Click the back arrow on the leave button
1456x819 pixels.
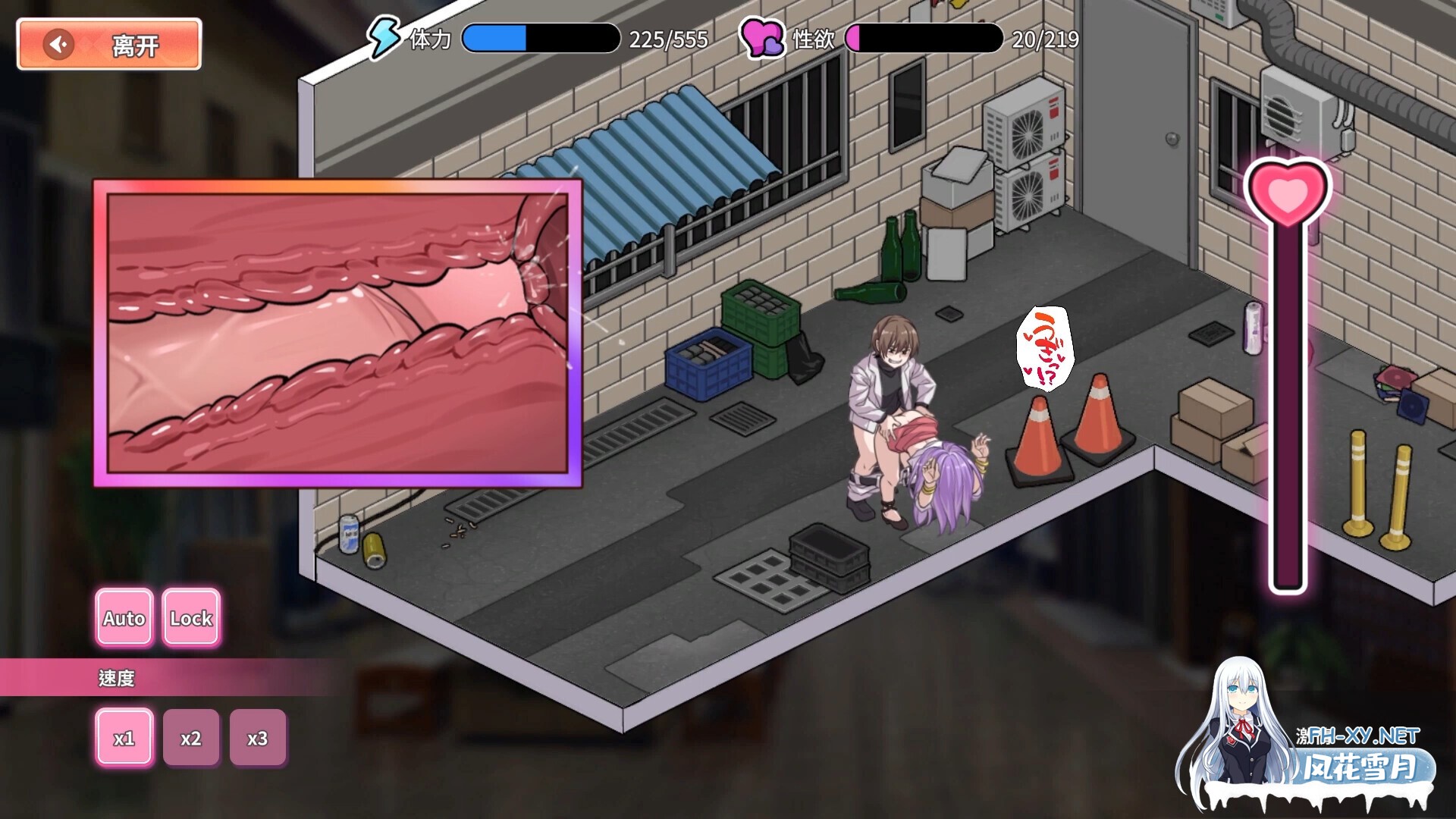point(58,43)
